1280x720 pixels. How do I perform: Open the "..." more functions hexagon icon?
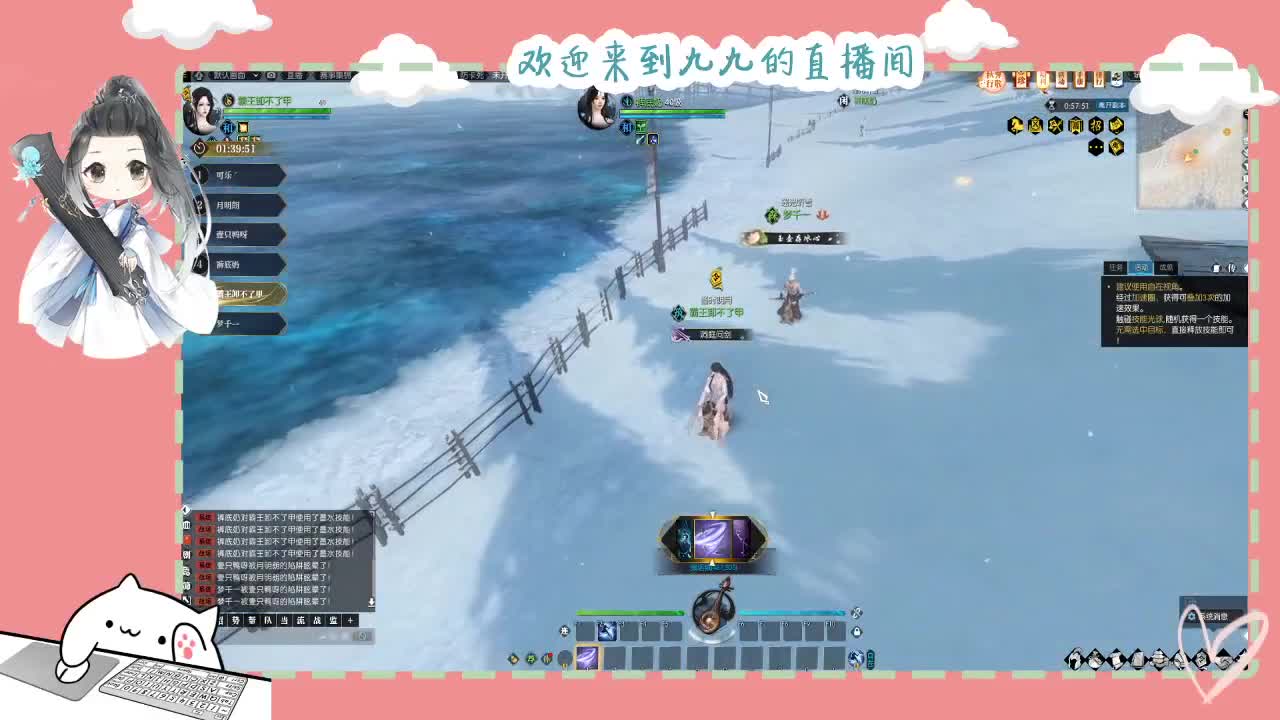coord(1096,147)
